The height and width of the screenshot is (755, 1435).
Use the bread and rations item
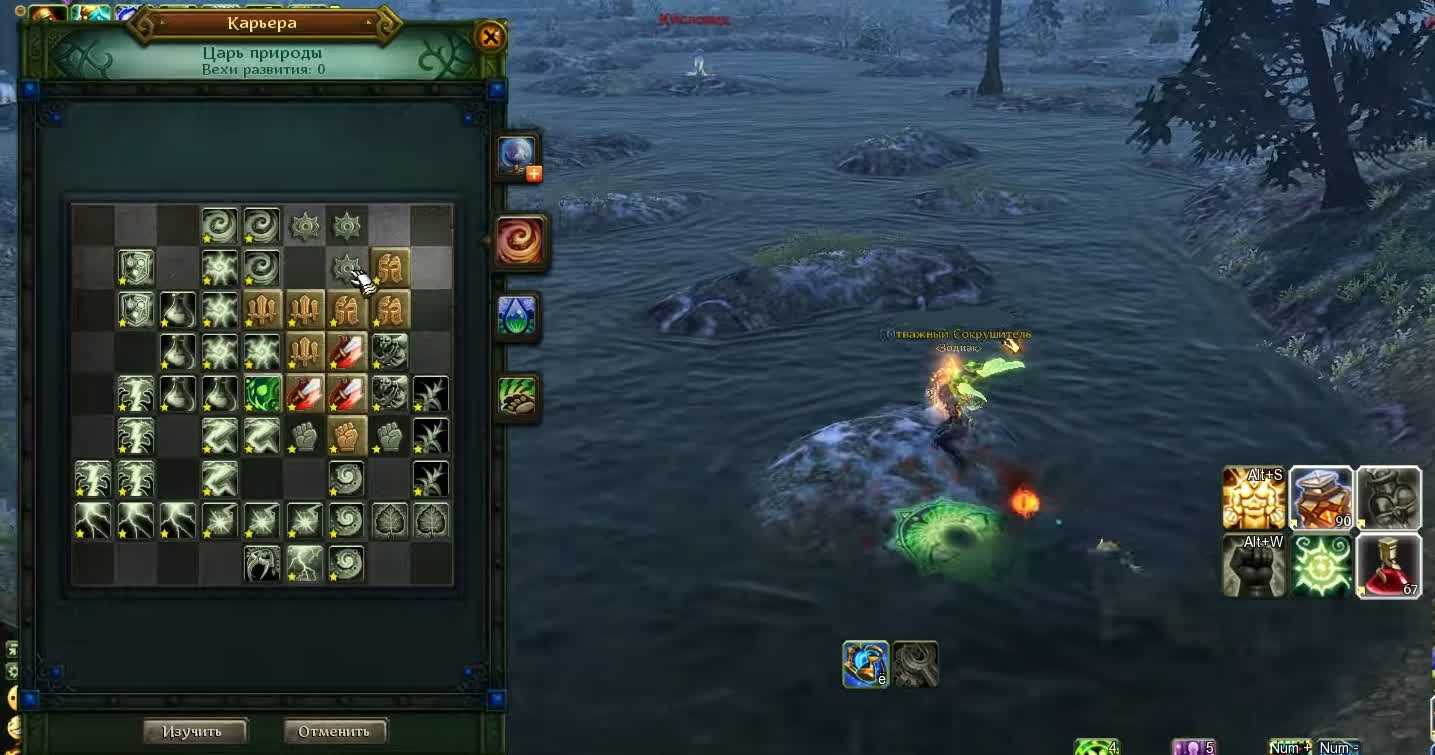(1321, 497)
